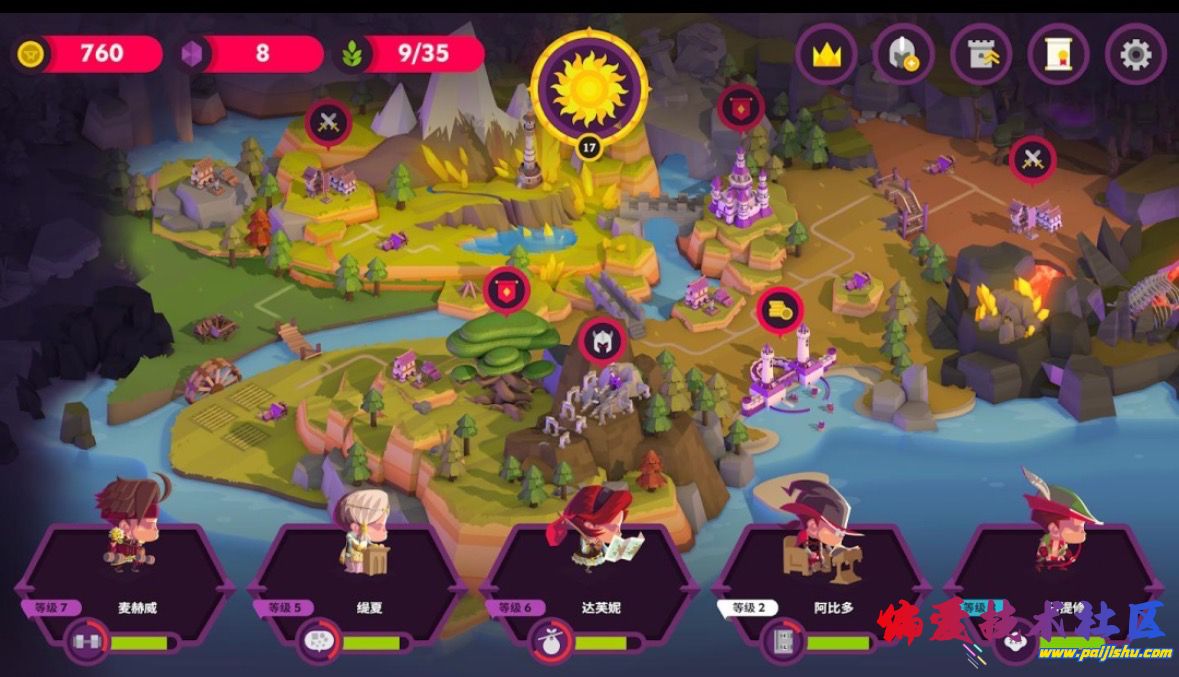Click the sack icon under 达芙妮
The image size is (1179, 677).
pyautogui.click(x=549, y=642)
